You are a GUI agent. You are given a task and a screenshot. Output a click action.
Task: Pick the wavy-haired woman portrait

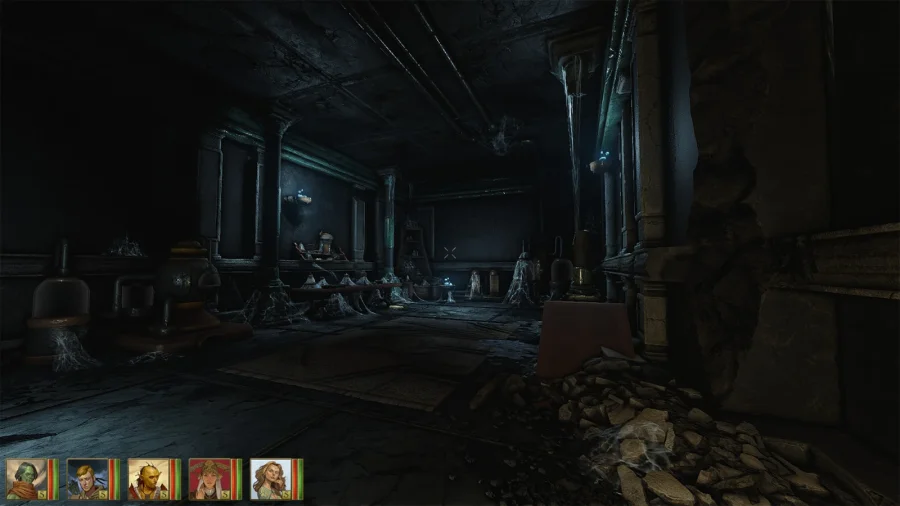point(270,479)
